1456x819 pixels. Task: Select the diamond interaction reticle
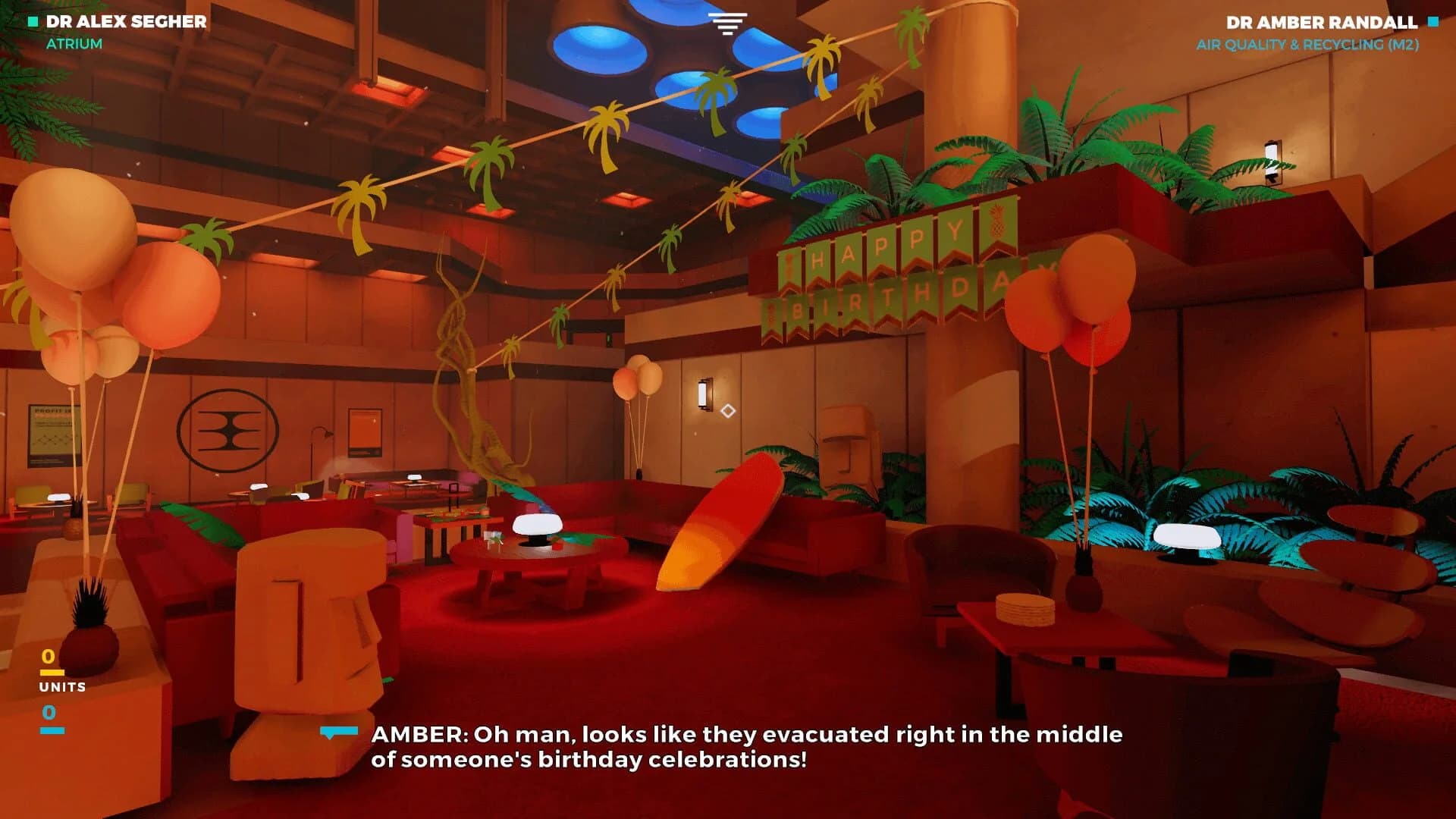tap(729, 410)
